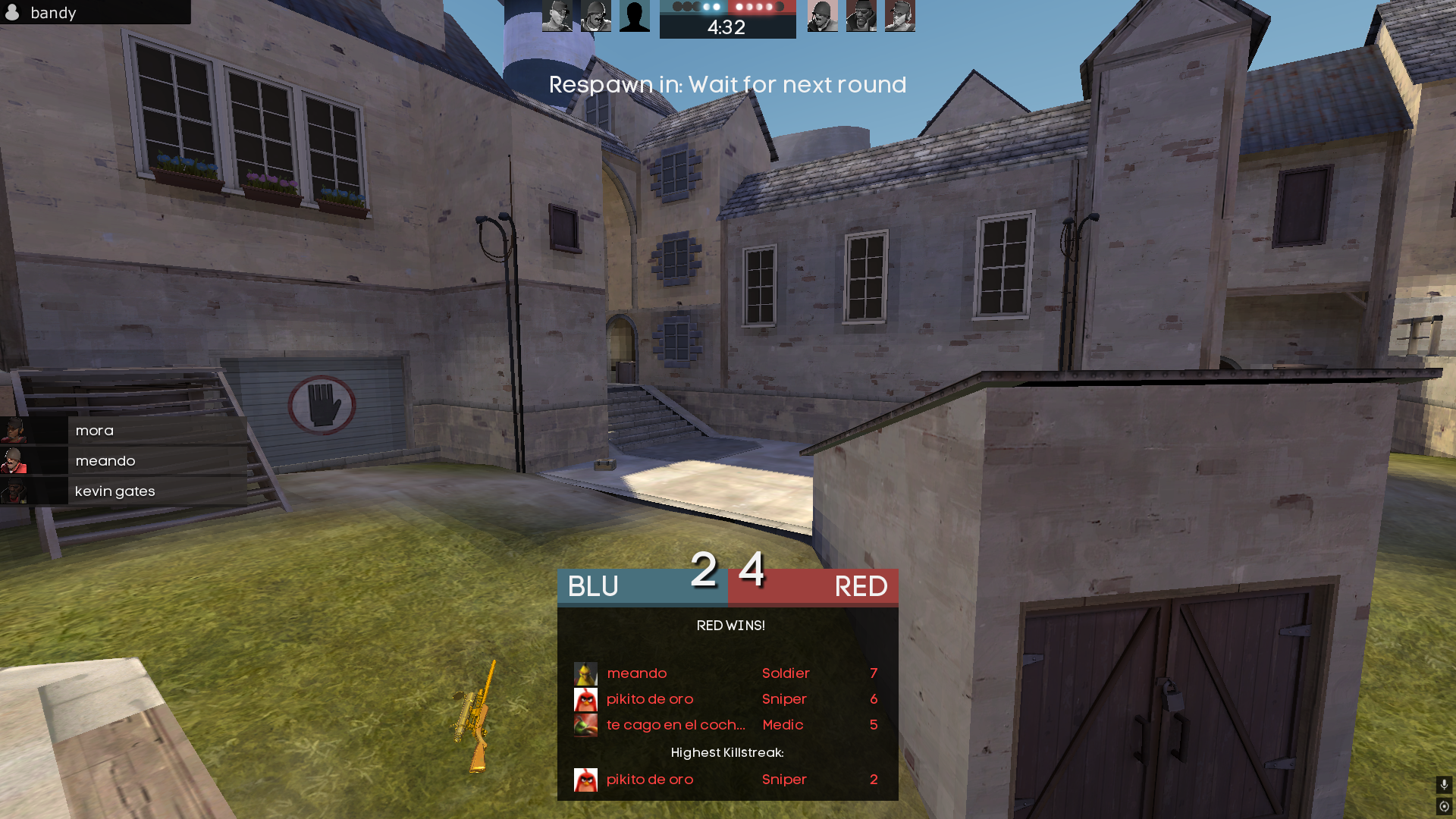Click meando's yellow bird avatar
Viewport: 1456px width, 819px height.
pyautogui.click(x=585, y=673)
